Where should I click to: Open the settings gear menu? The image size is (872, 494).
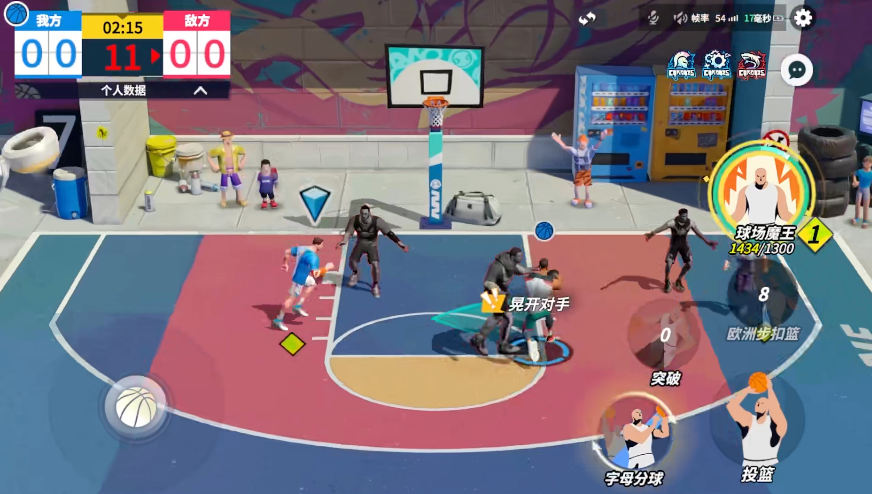tap(802, 17)
